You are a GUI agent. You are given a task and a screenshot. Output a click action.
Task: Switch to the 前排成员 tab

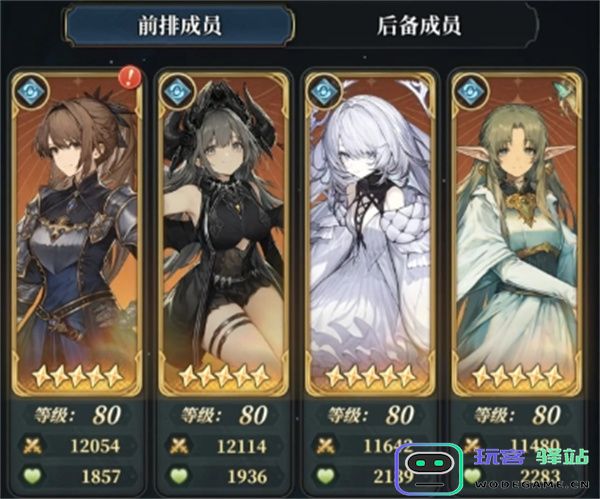point(179,26)
